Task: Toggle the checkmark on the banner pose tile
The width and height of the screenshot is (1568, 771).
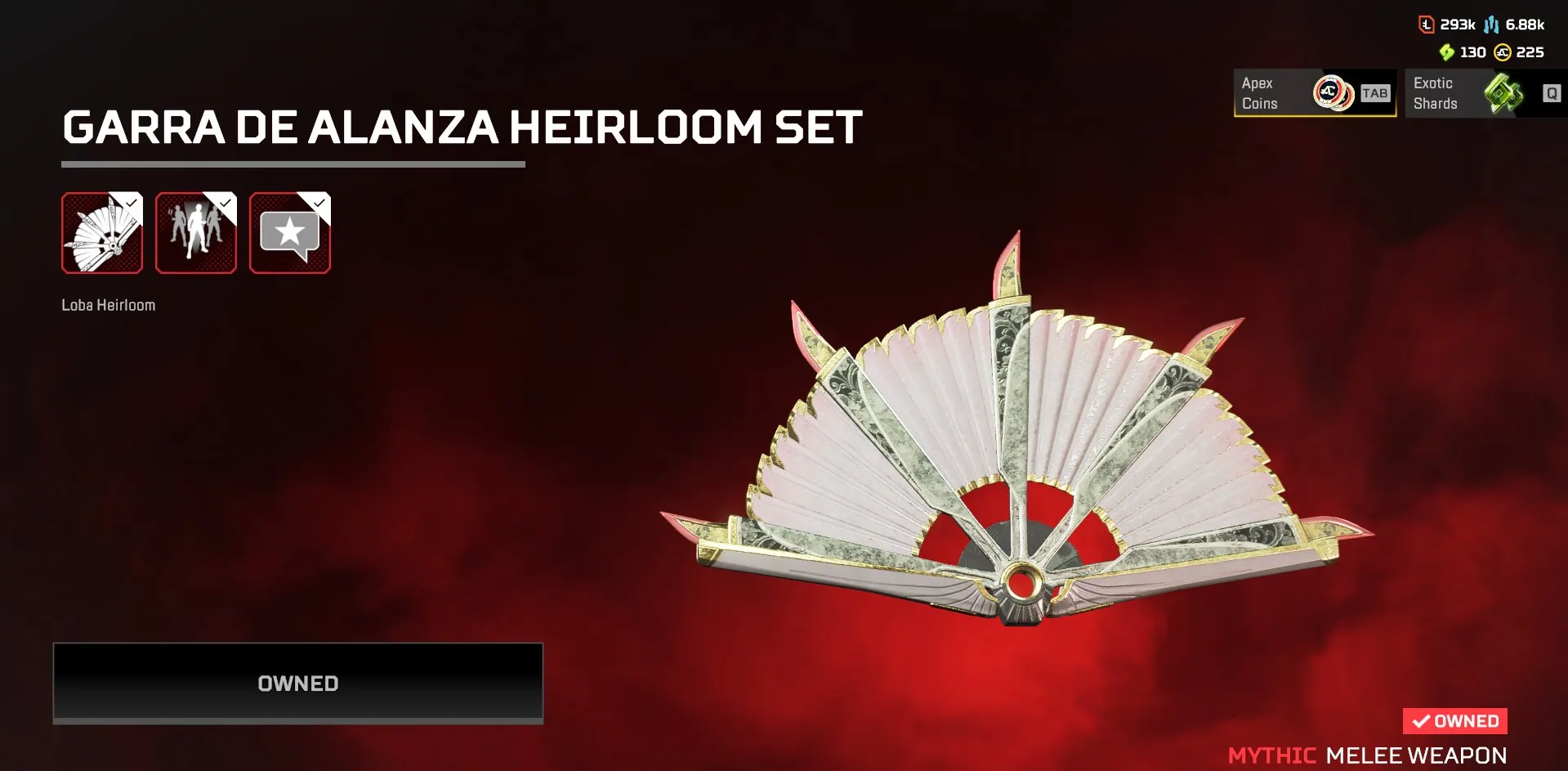Action: tap(226, 202)
